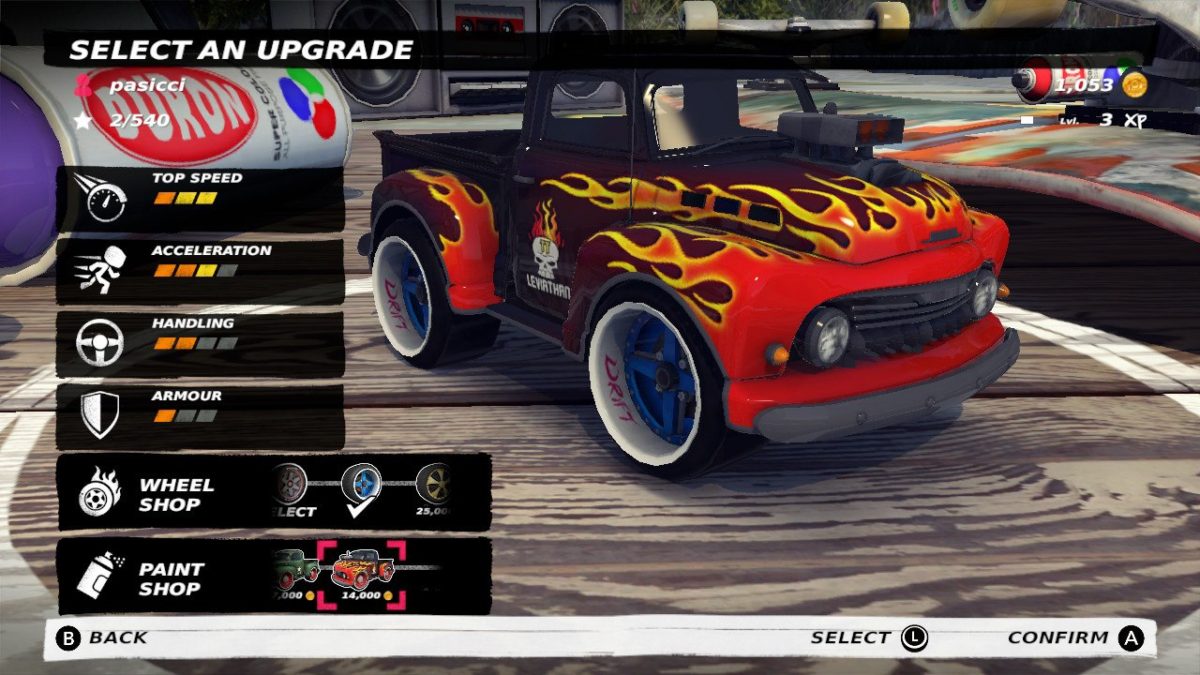Viewport: 1200px width, 675px height.
Task: Select the Handling upgrade
Action: click(x=200, y=342)
